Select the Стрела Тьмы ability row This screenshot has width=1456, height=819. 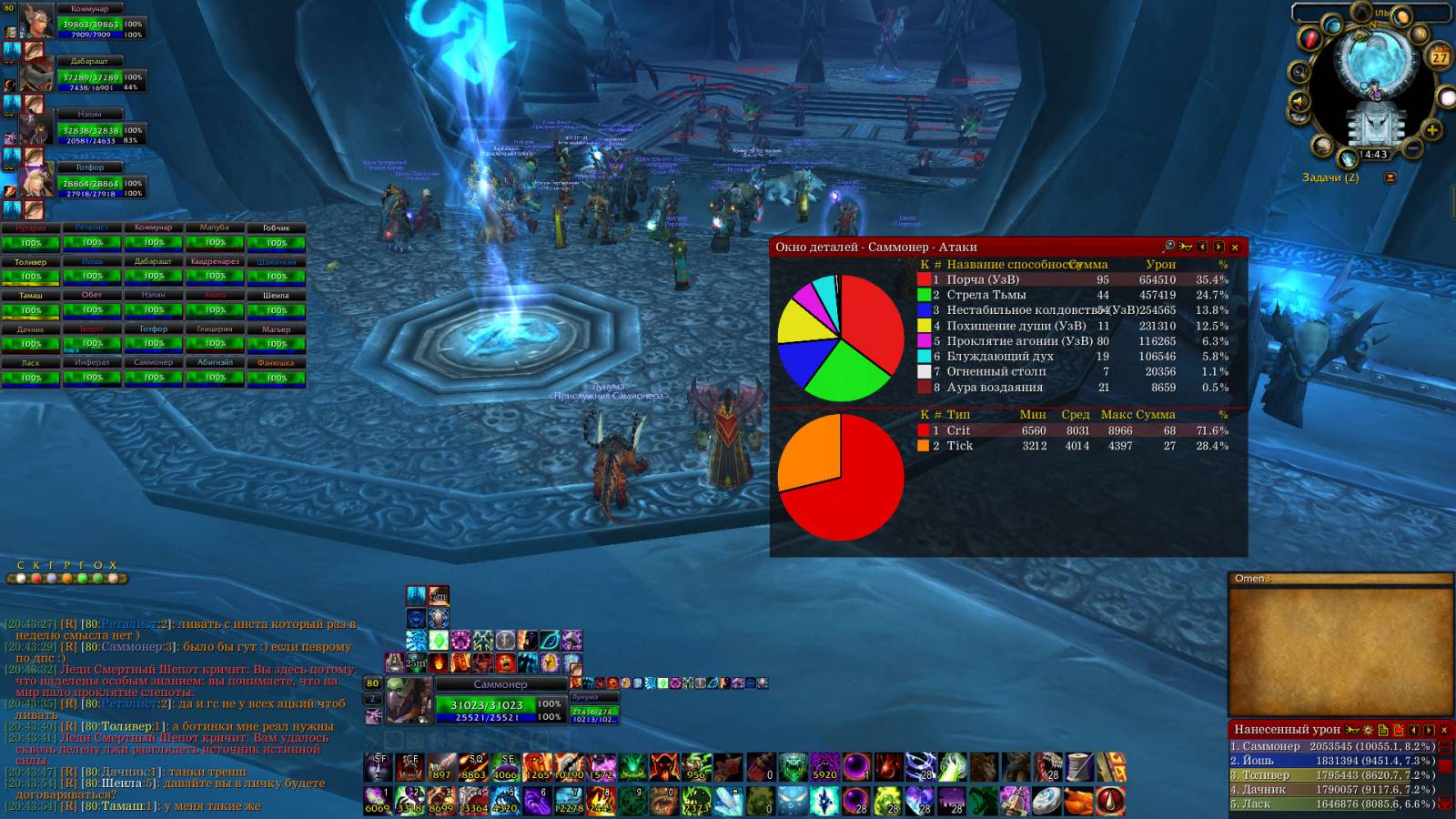tap(1074, 295)
